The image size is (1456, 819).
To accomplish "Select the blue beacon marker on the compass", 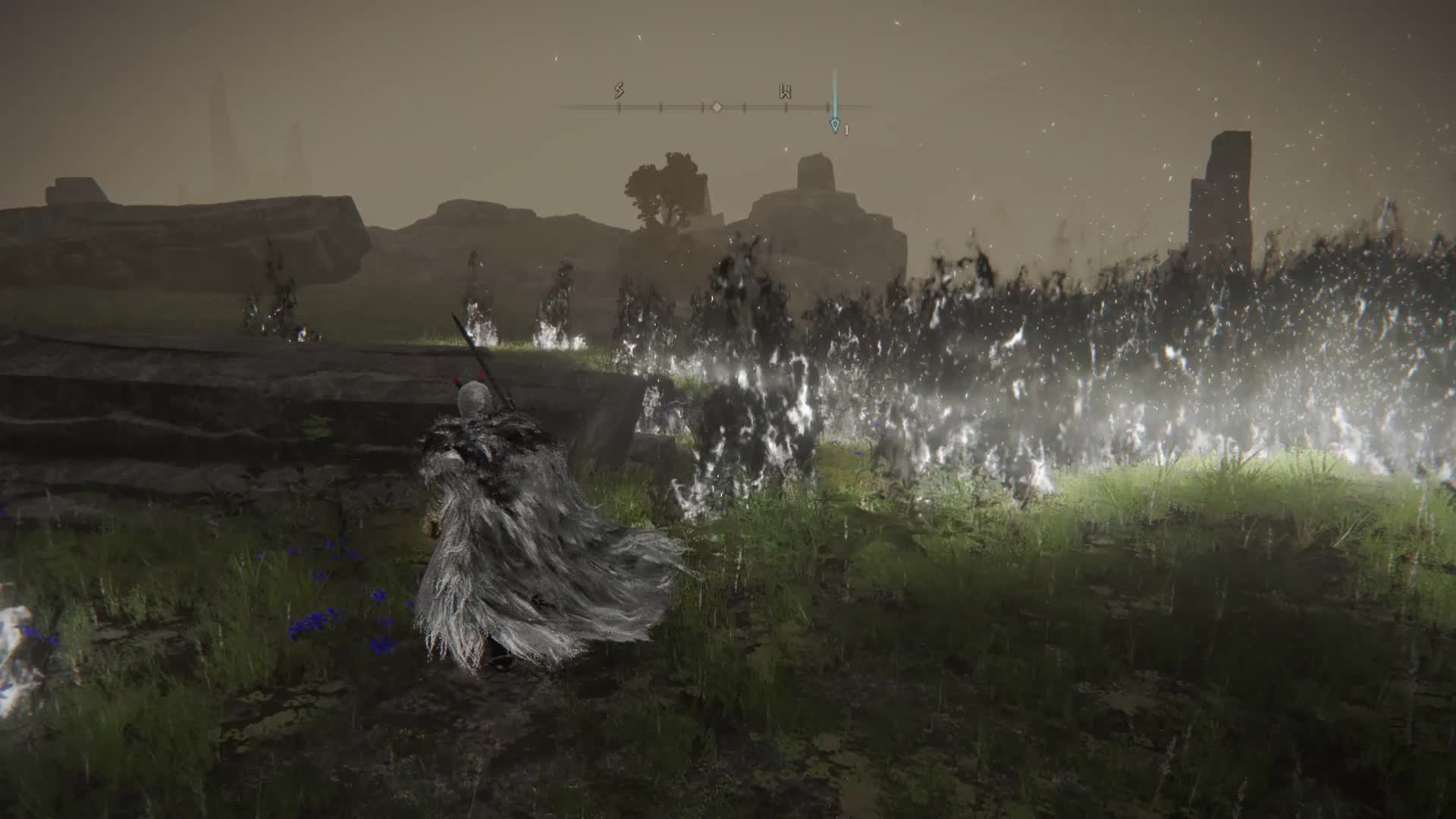I will [835, 125].
